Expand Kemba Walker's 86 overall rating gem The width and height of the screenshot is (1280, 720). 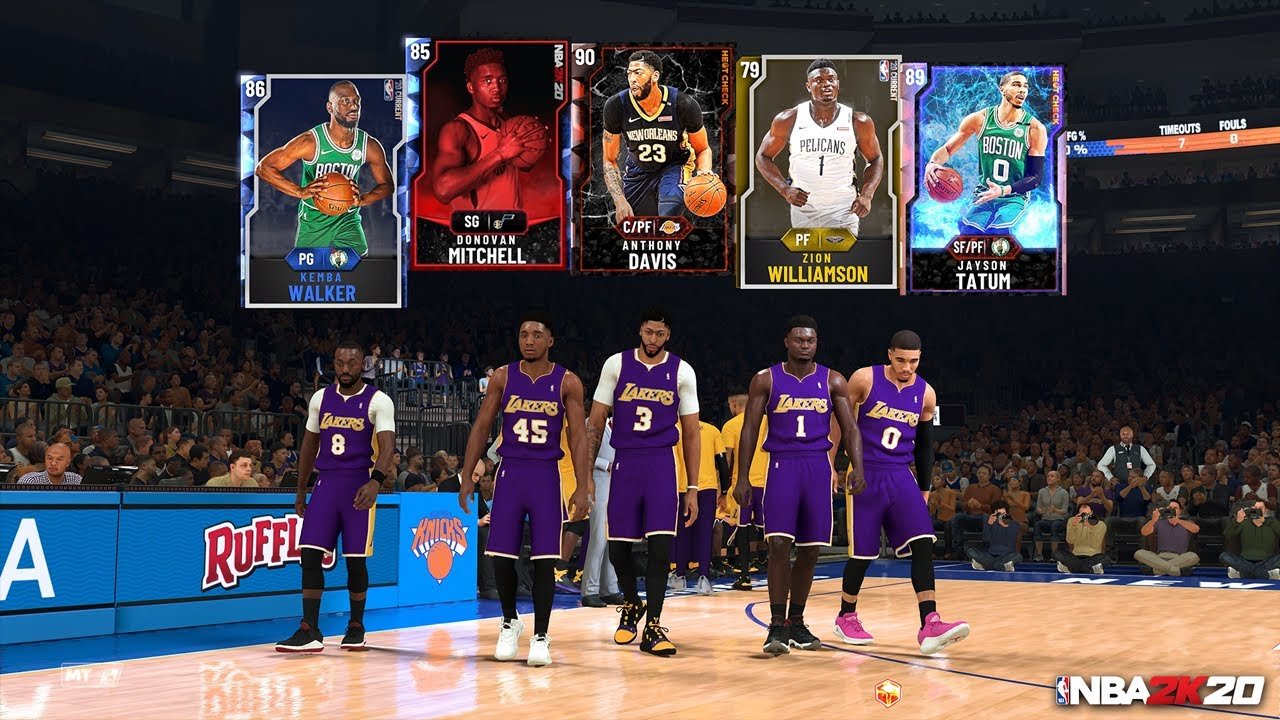point(254,88)
